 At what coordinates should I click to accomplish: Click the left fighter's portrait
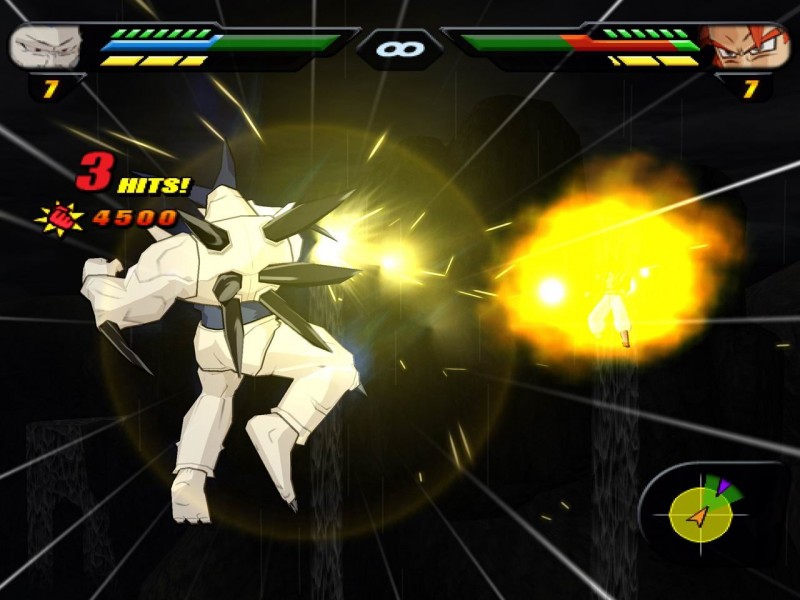pos(44,47)
